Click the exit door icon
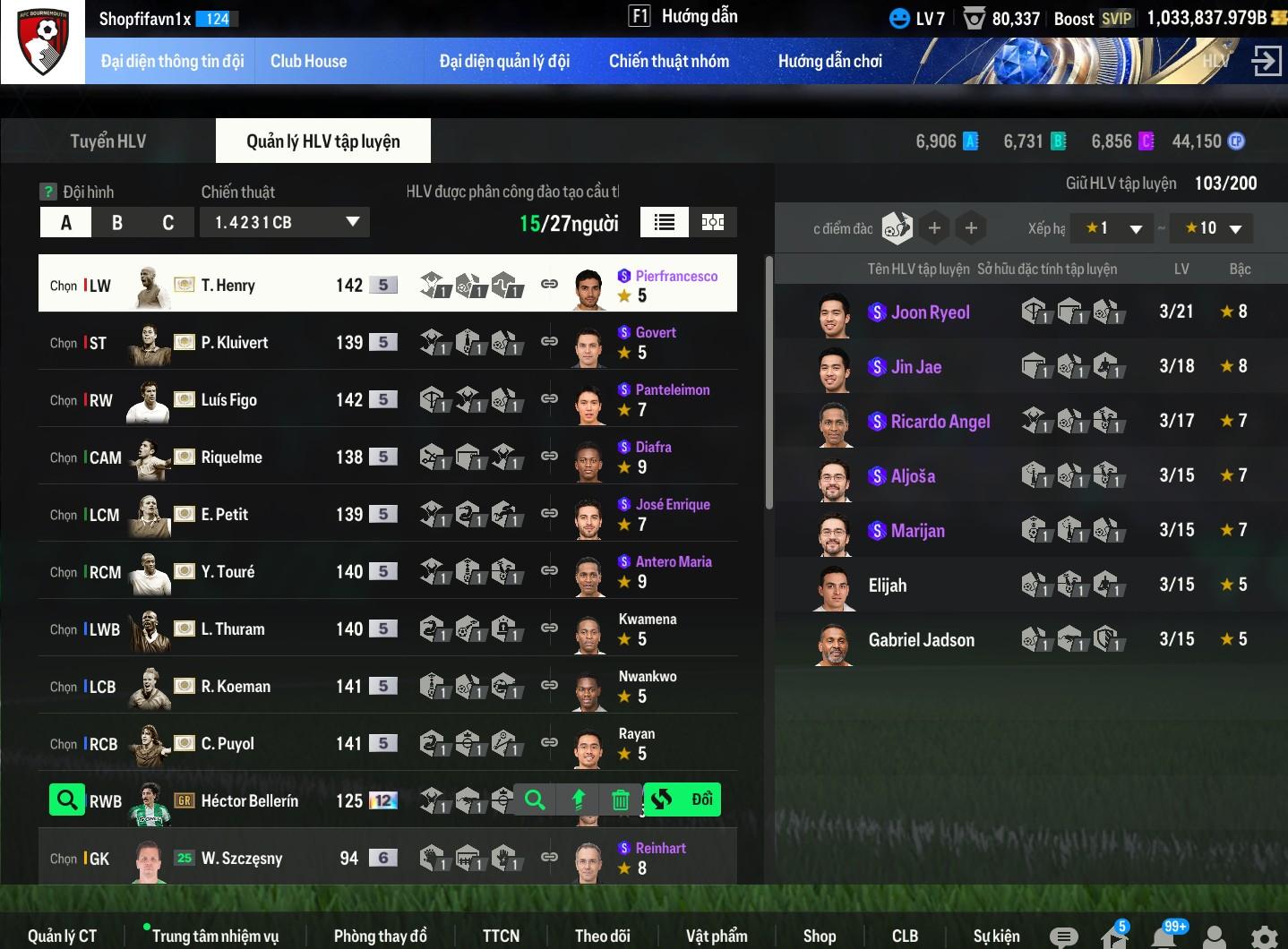The width and height of the screenshot is (1288, 949). coord(1266,61)
